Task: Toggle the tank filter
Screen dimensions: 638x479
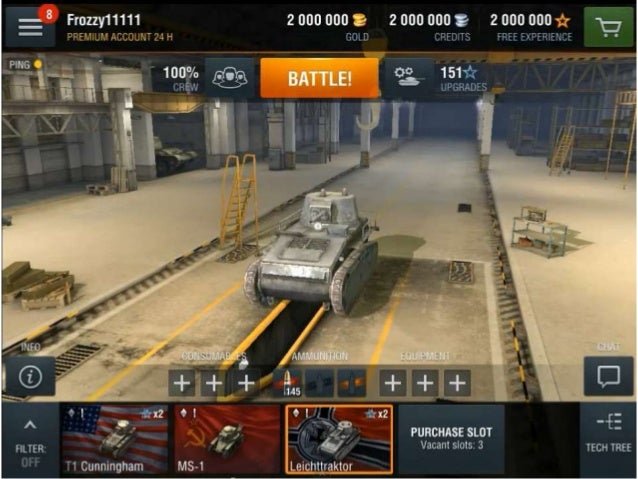Action: tap(29, 439)
